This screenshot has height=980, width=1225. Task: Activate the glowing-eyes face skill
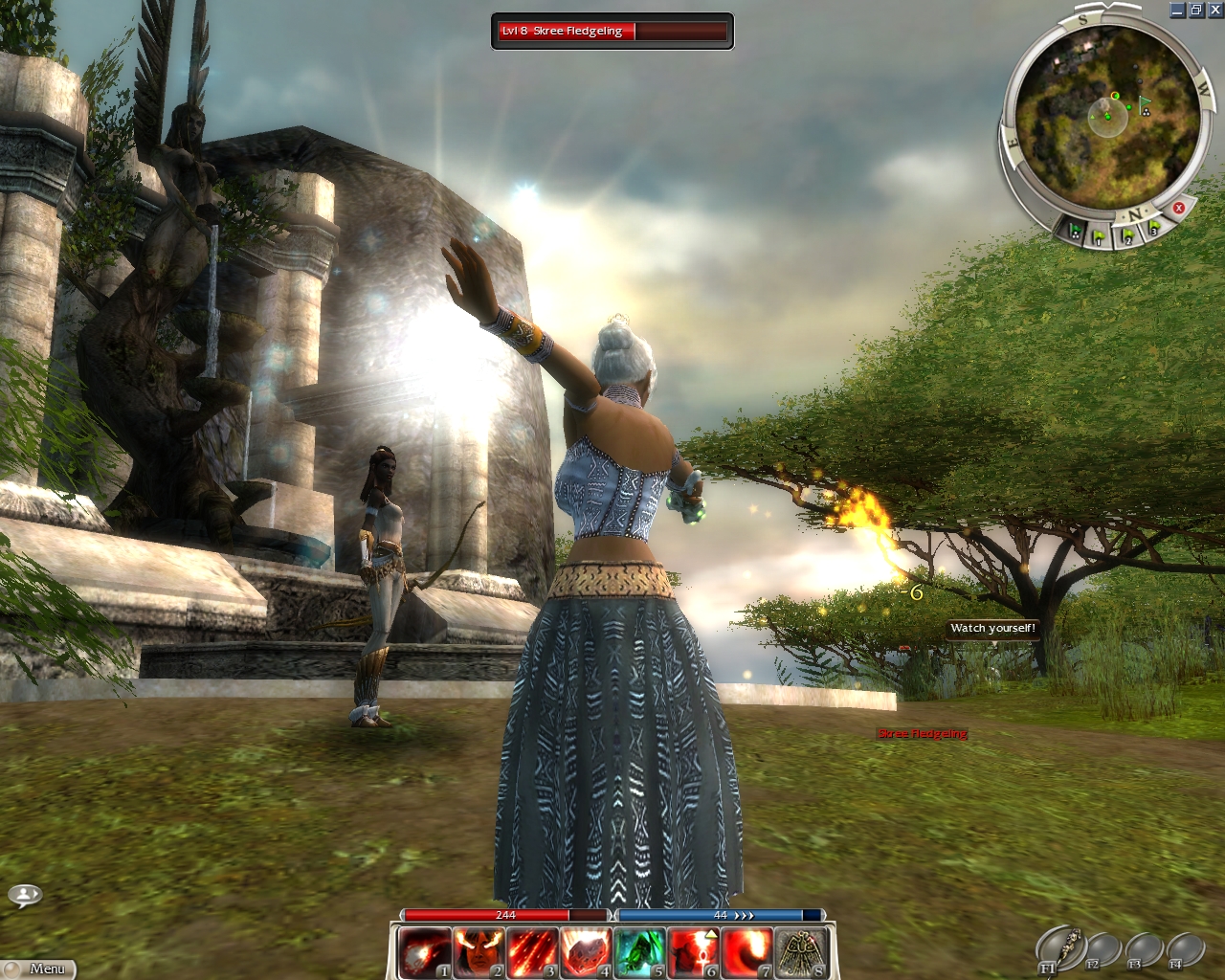click(477, 952)
